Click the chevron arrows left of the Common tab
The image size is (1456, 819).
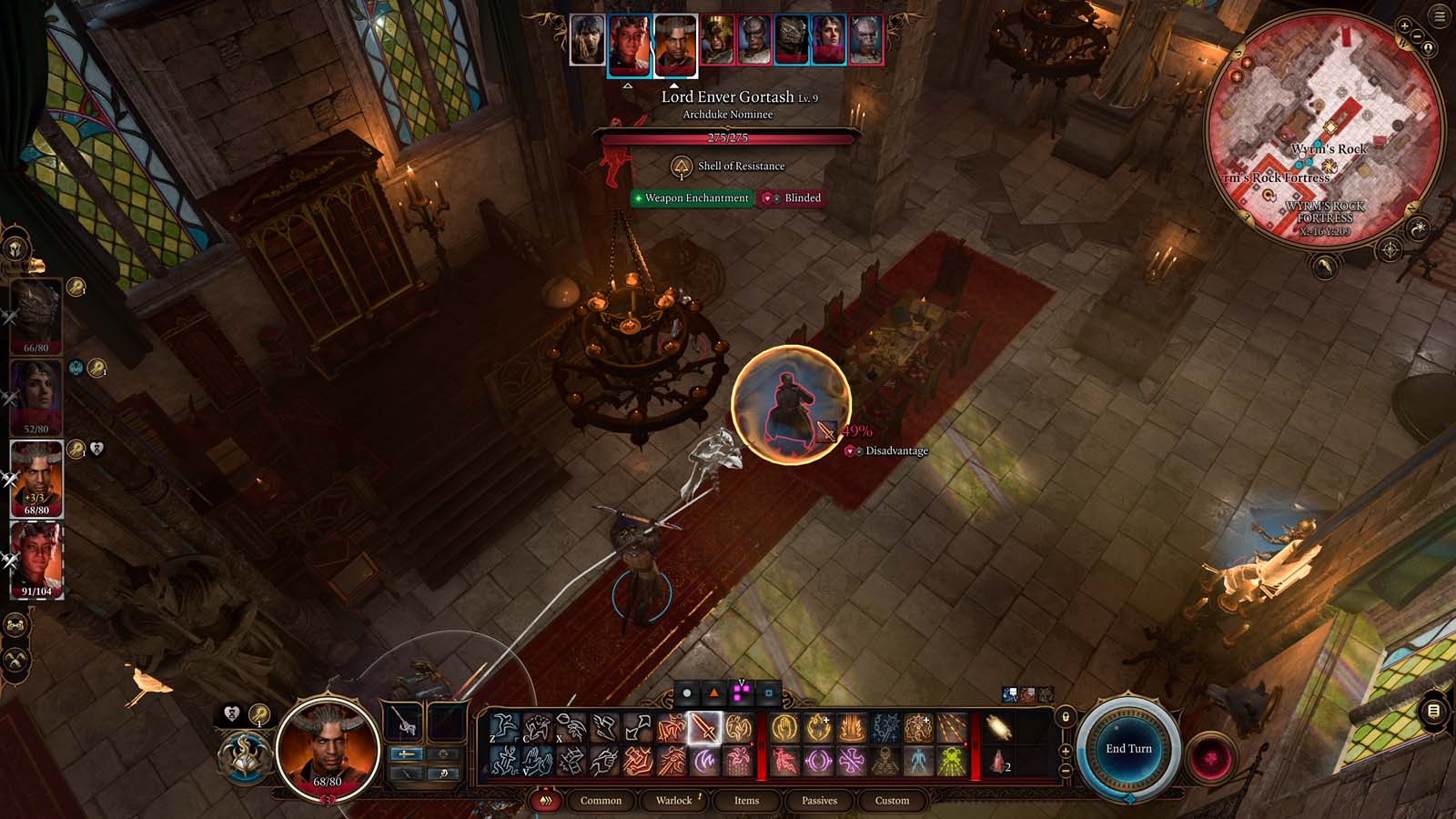[545, 801]
